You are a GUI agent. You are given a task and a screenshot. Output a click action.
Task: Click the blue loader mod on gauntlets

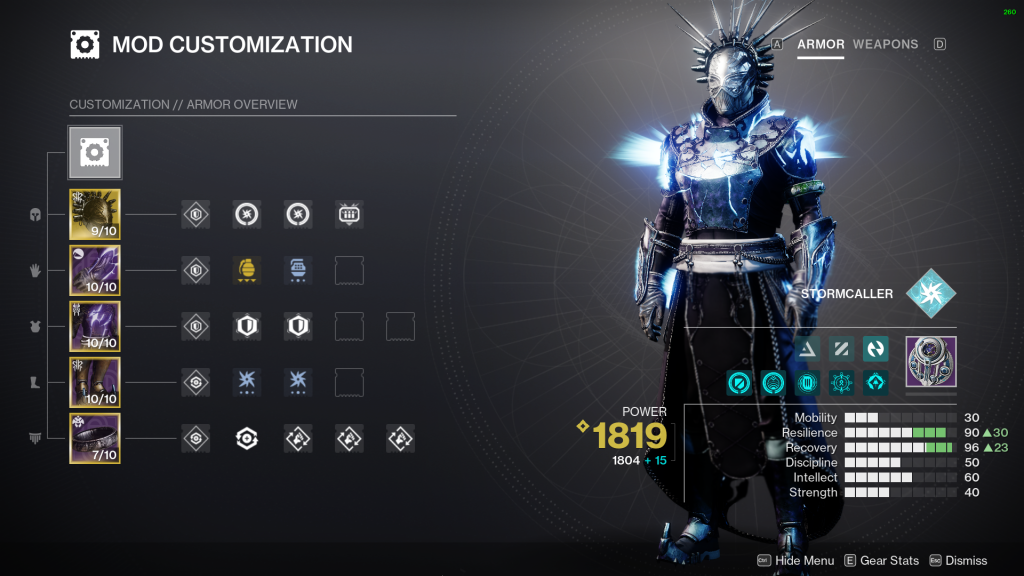298,270
